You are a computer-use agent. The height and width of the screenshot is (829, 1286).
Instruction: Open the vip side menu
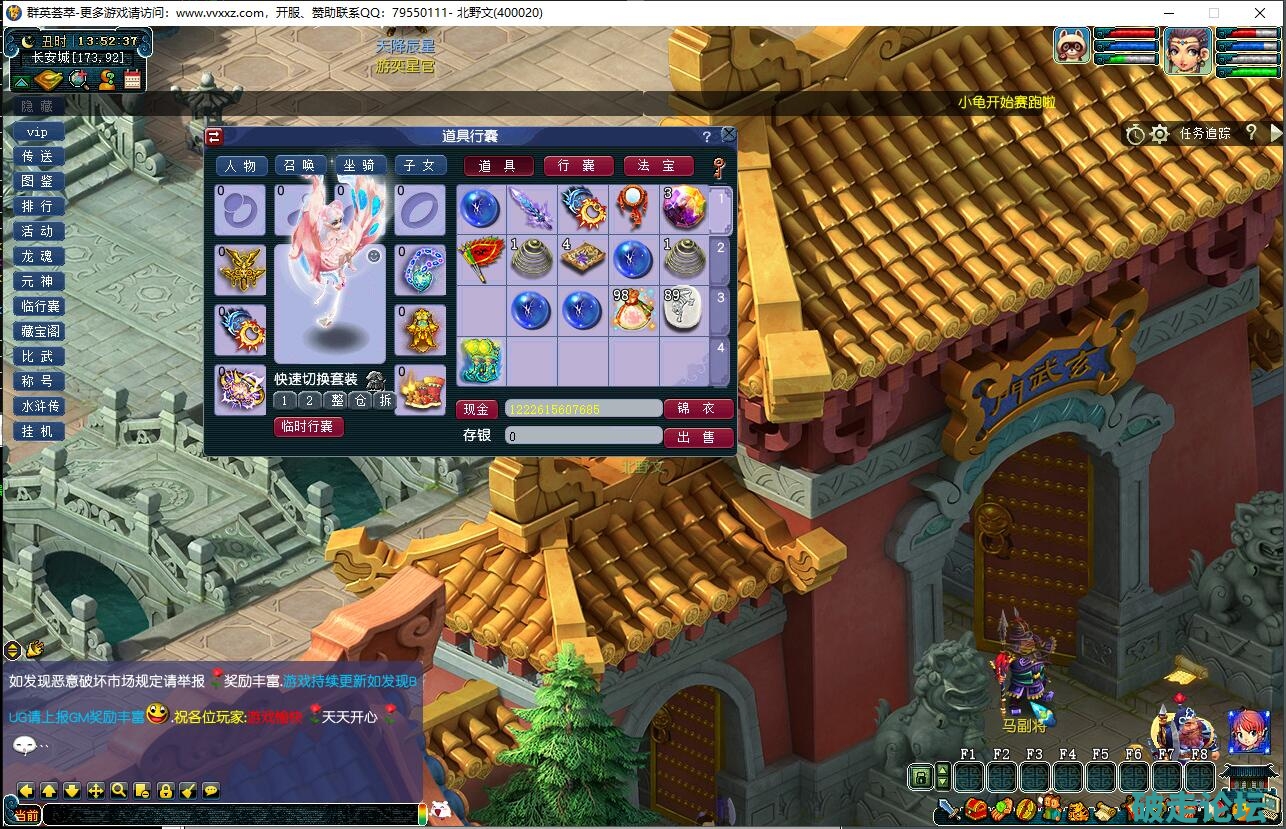(38, 132)
